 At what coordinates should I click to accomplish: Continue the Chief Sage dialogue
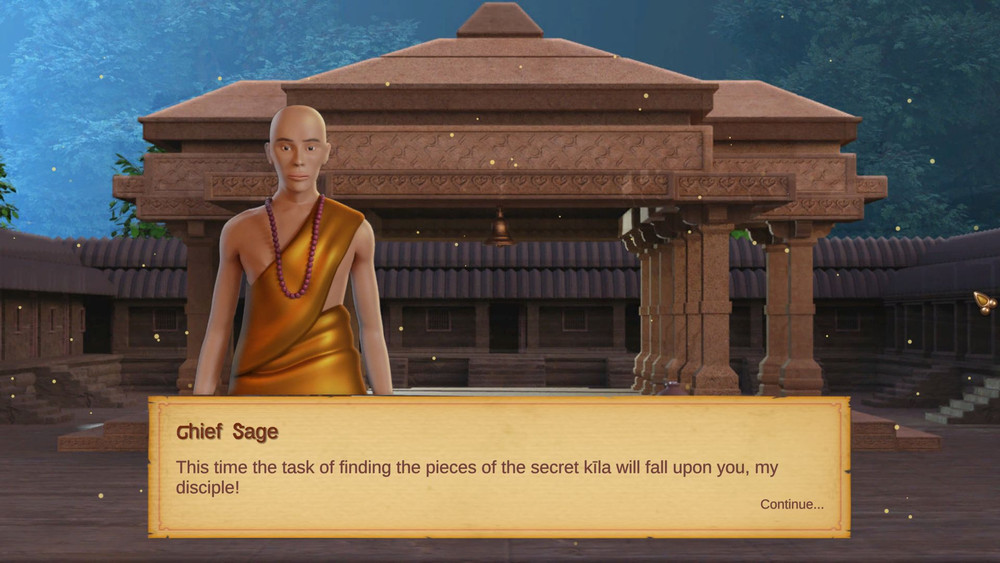(x=791, y=504)
